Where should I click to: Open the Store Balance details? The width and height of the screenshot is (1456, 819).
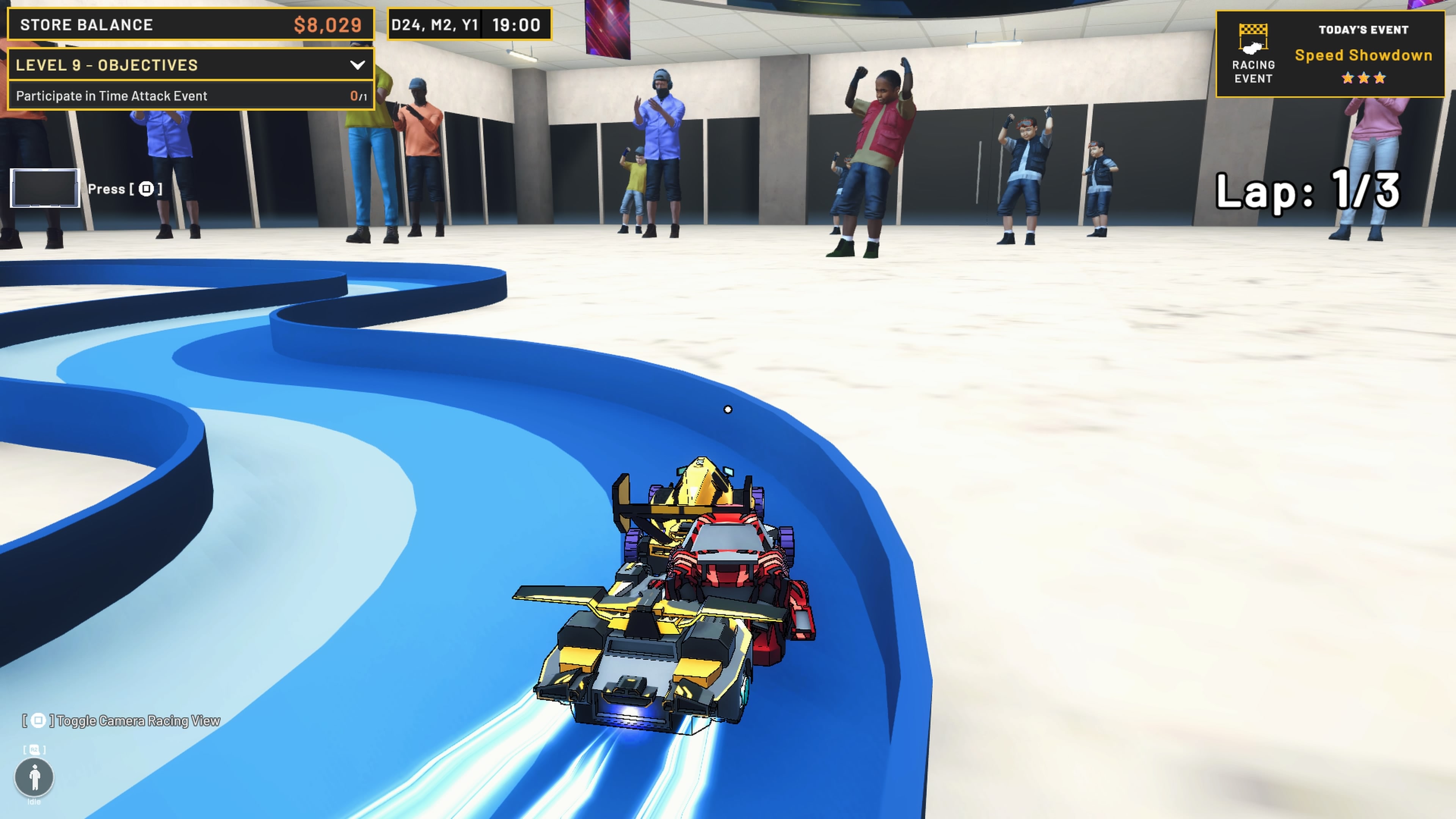189,25
